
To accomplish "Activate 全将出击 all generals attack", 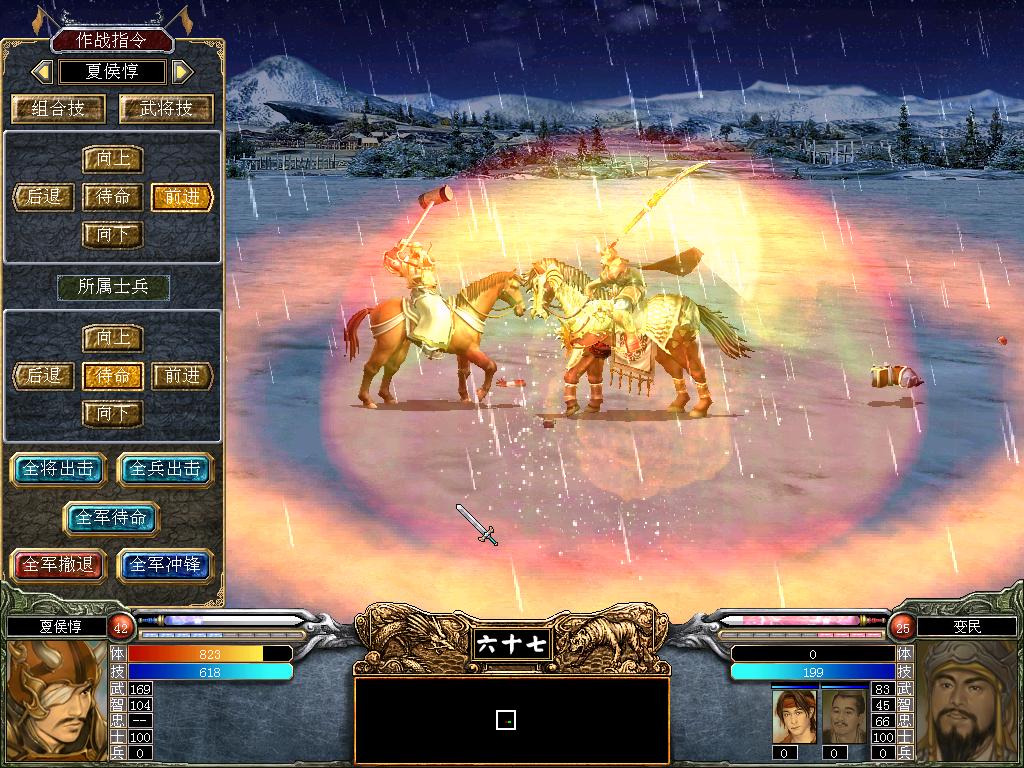I will [58, 469].
